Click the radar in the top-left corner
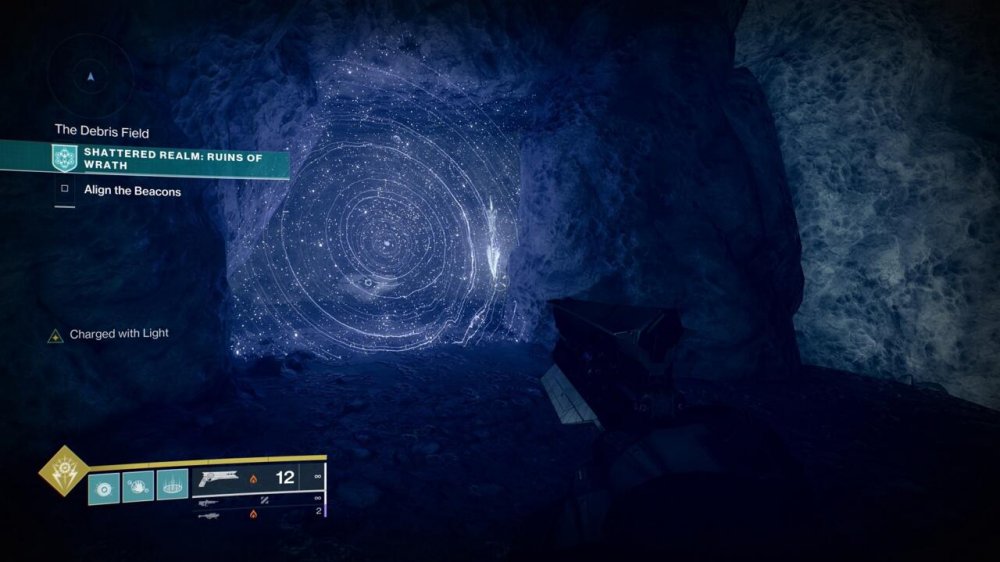The height and width of the screenshot is (562, 1000). point(91,76)
